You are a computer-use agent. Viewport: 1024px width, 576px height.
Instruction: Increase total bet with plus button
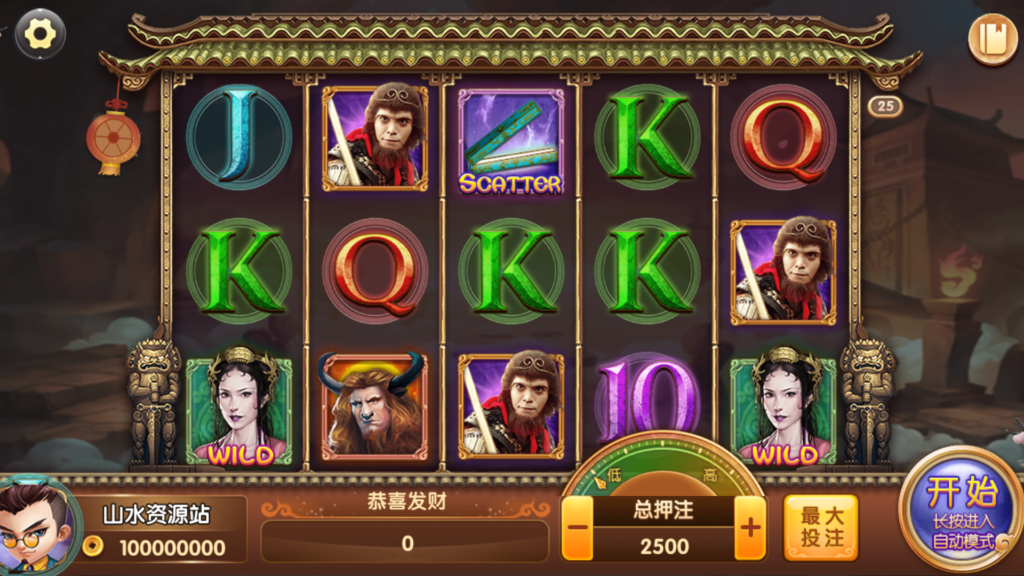749,528
